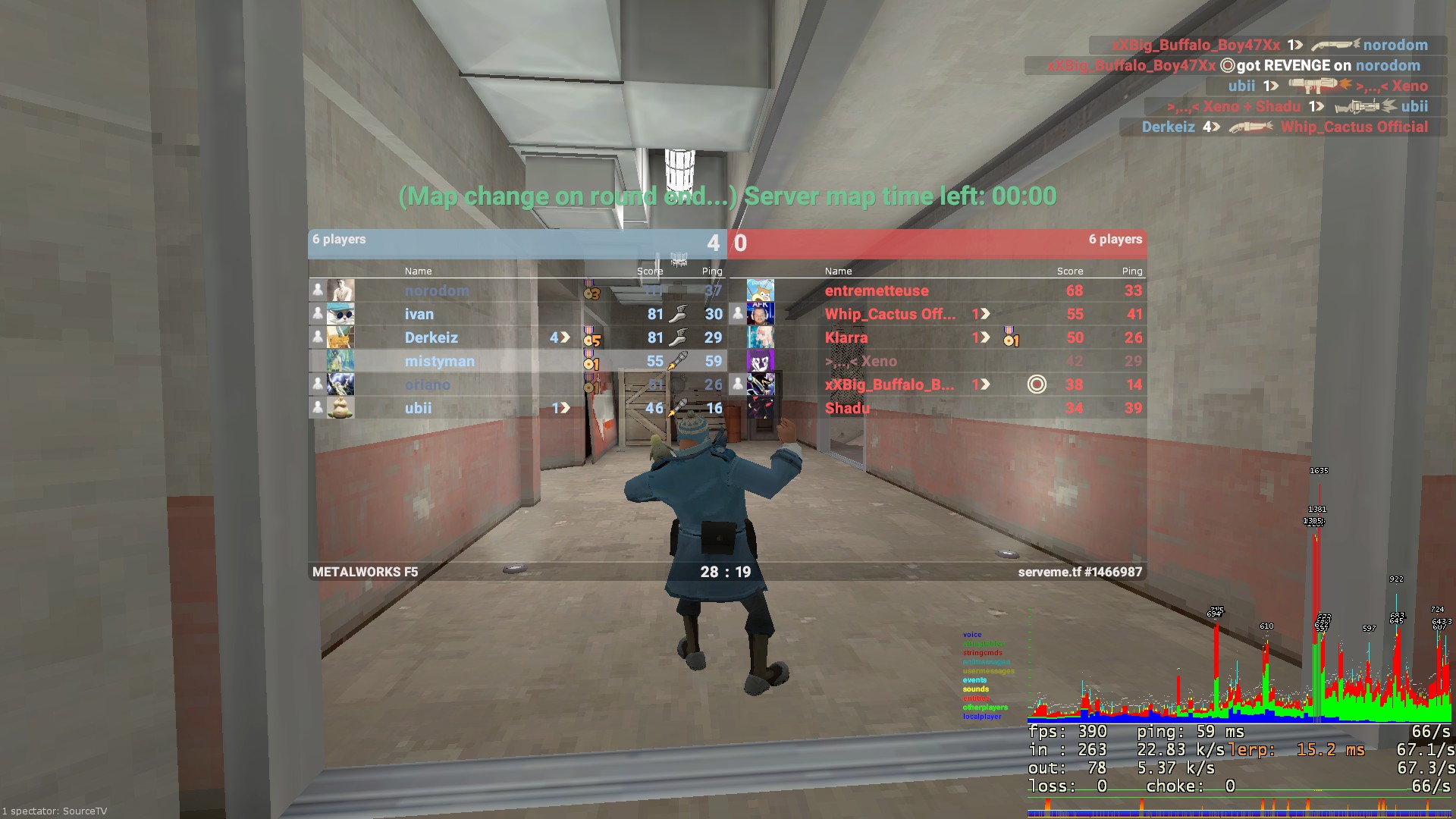Click Shadu's name on the scoreboard

(848, 408)
